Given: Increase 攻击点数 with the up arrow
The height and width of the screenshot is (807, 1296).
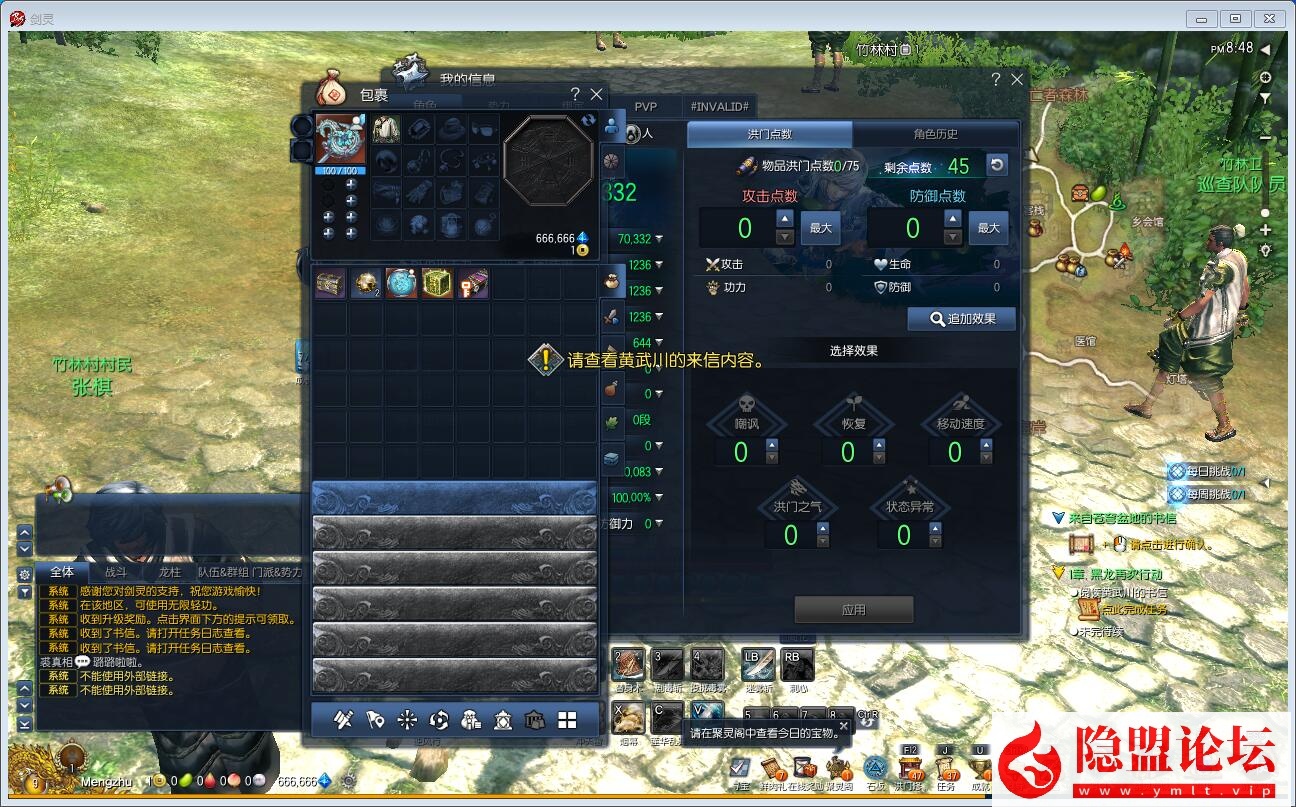Looking at the screenshot, I should [x=785, y=218].
